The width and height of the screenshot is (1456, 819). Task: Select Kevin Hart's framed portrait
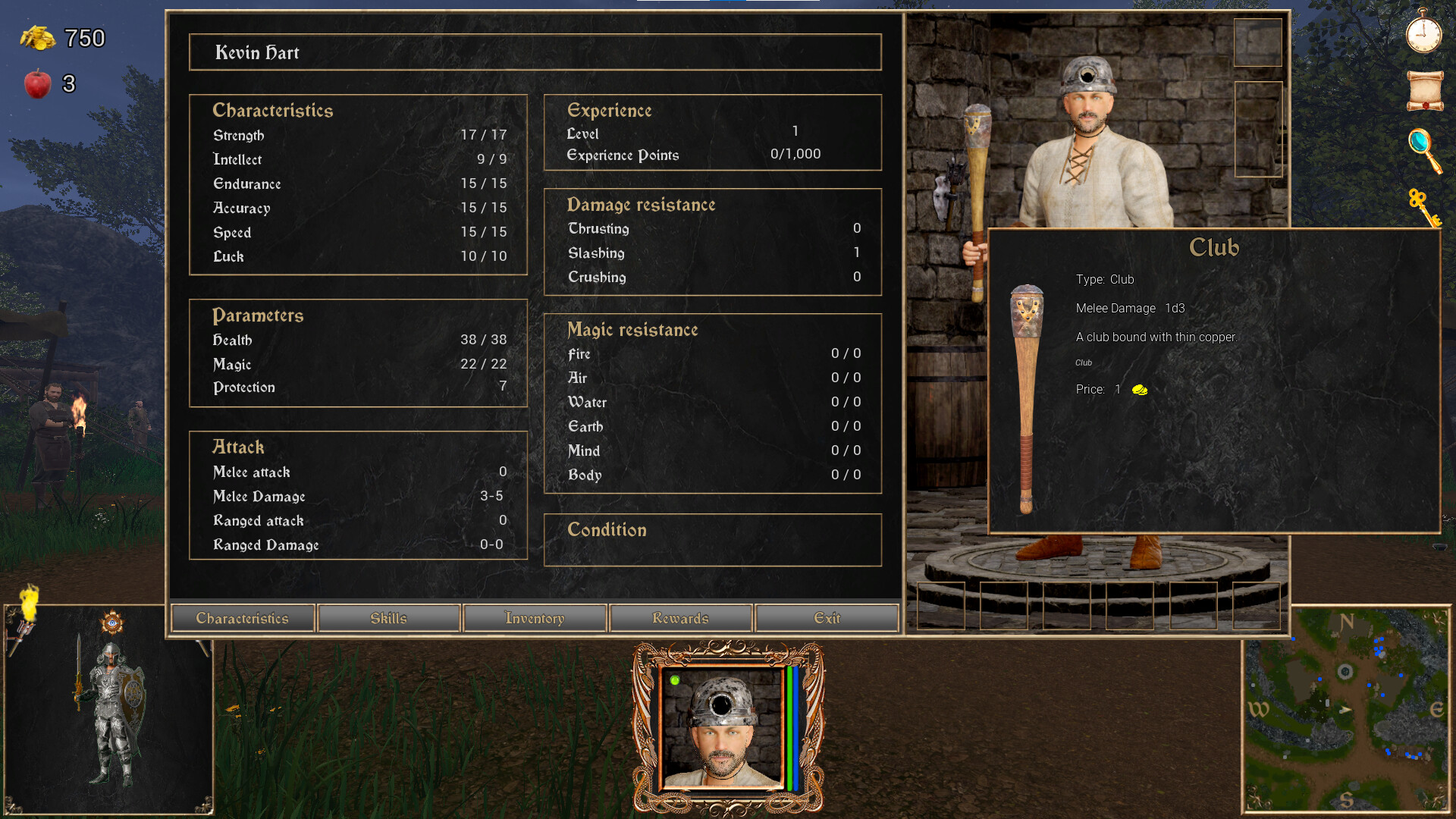723,728
